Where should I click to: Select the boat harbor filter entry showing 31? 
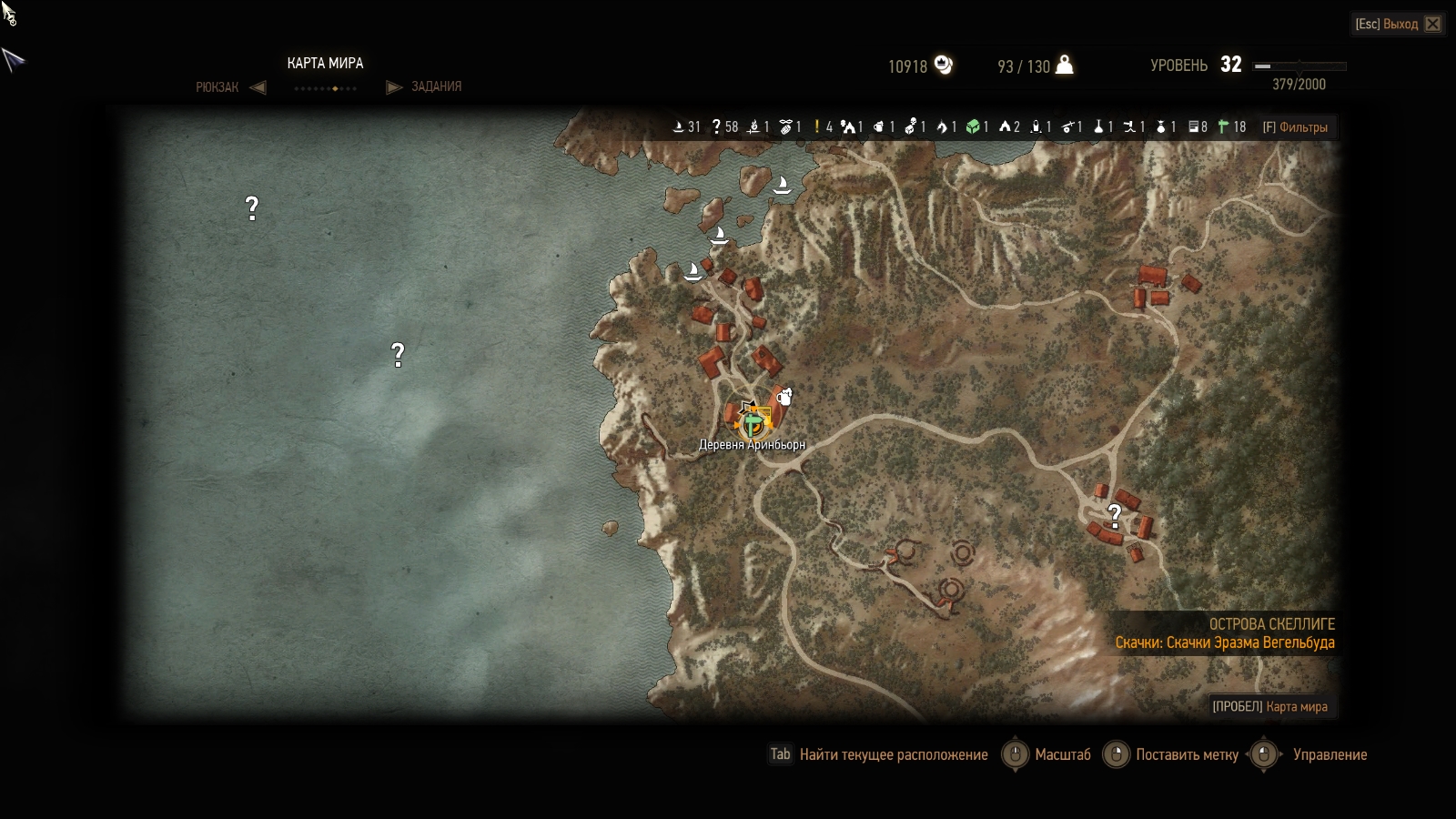(686, 127)
